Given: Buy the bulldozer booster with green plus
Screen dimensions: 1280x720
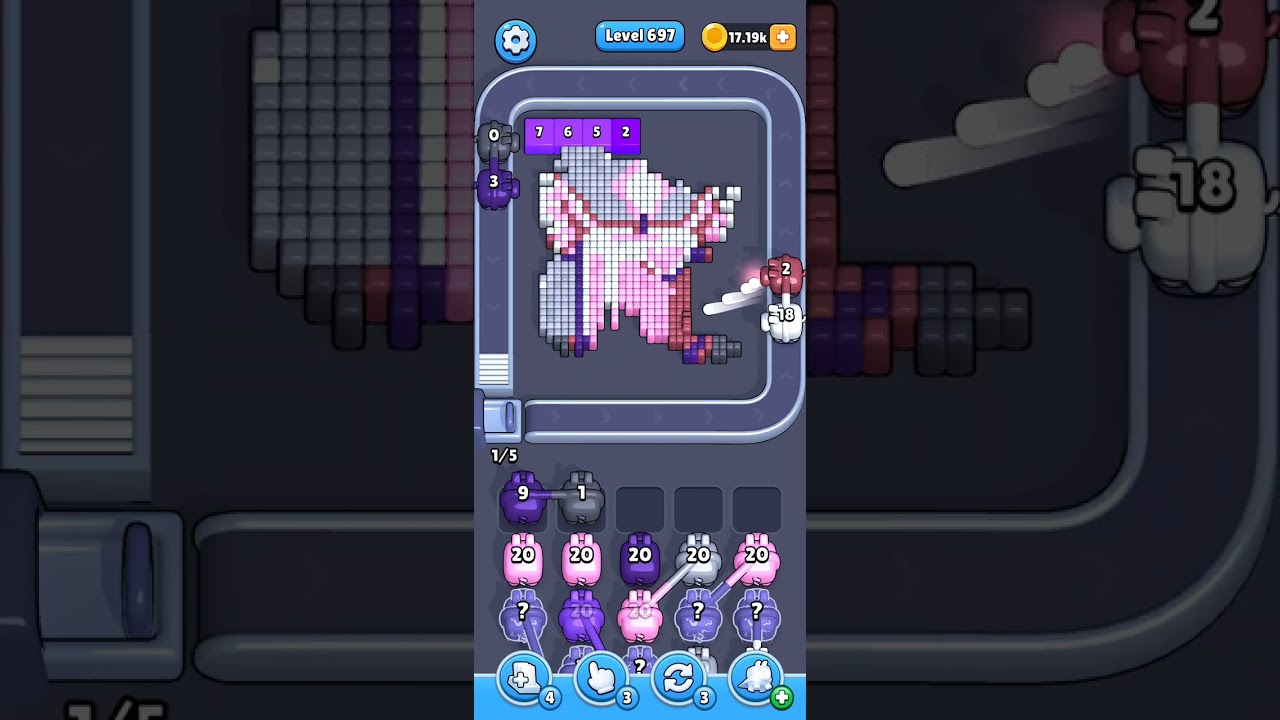Looking at the screenshot, I should point(755,678).
